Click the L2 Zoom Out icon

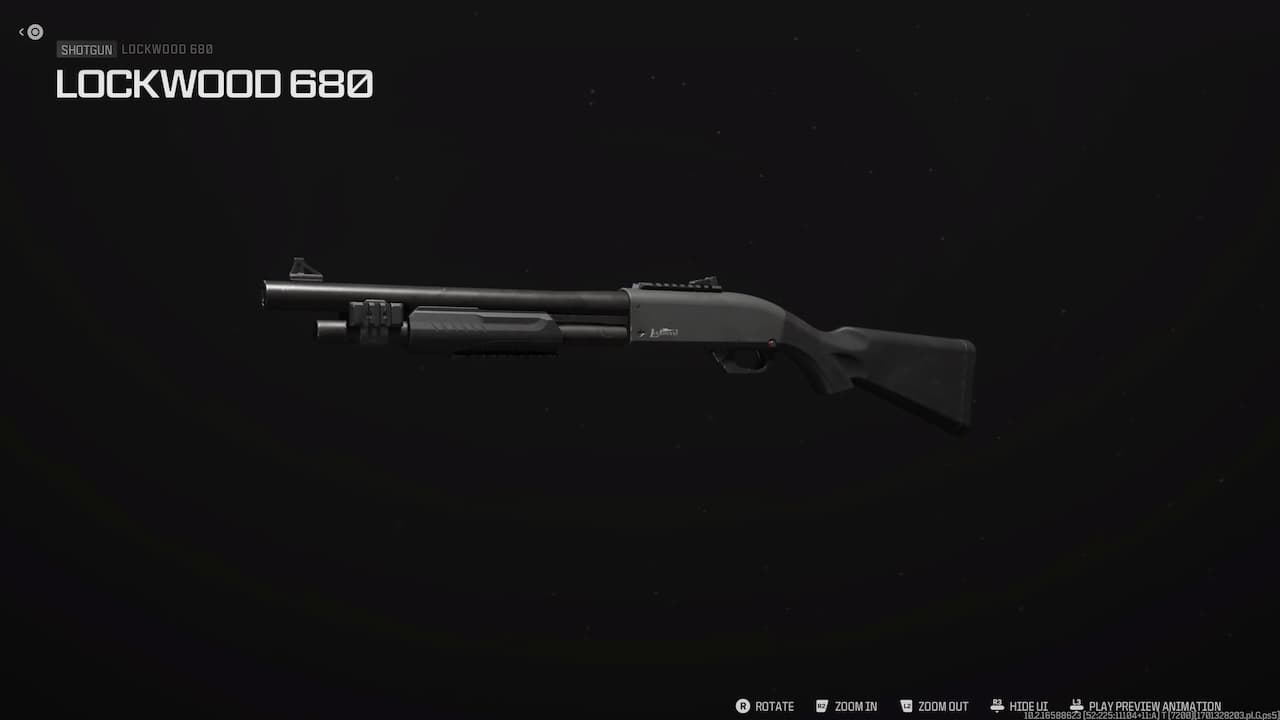pos(906,705)
